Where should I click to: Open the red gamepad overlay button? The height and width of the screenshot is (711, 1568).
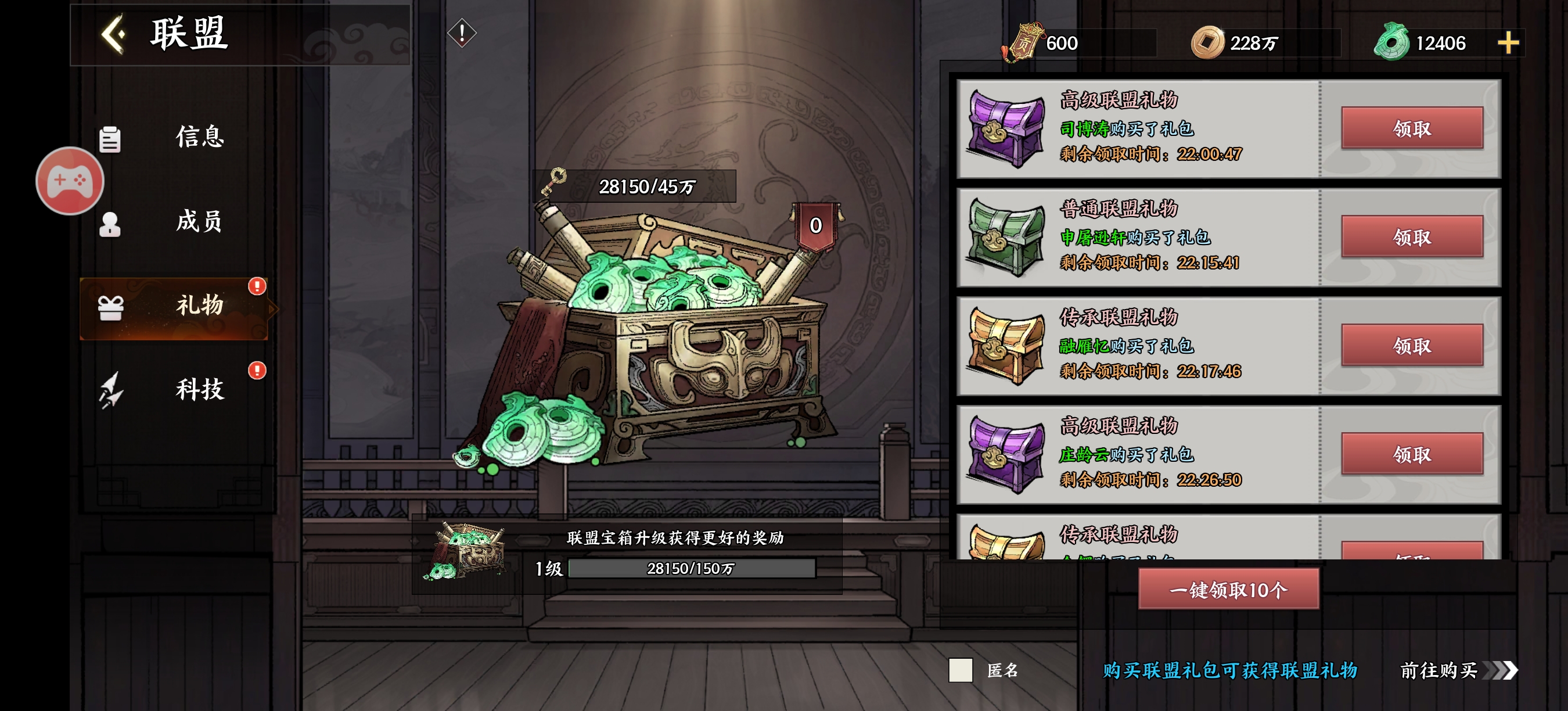[70, 181]
